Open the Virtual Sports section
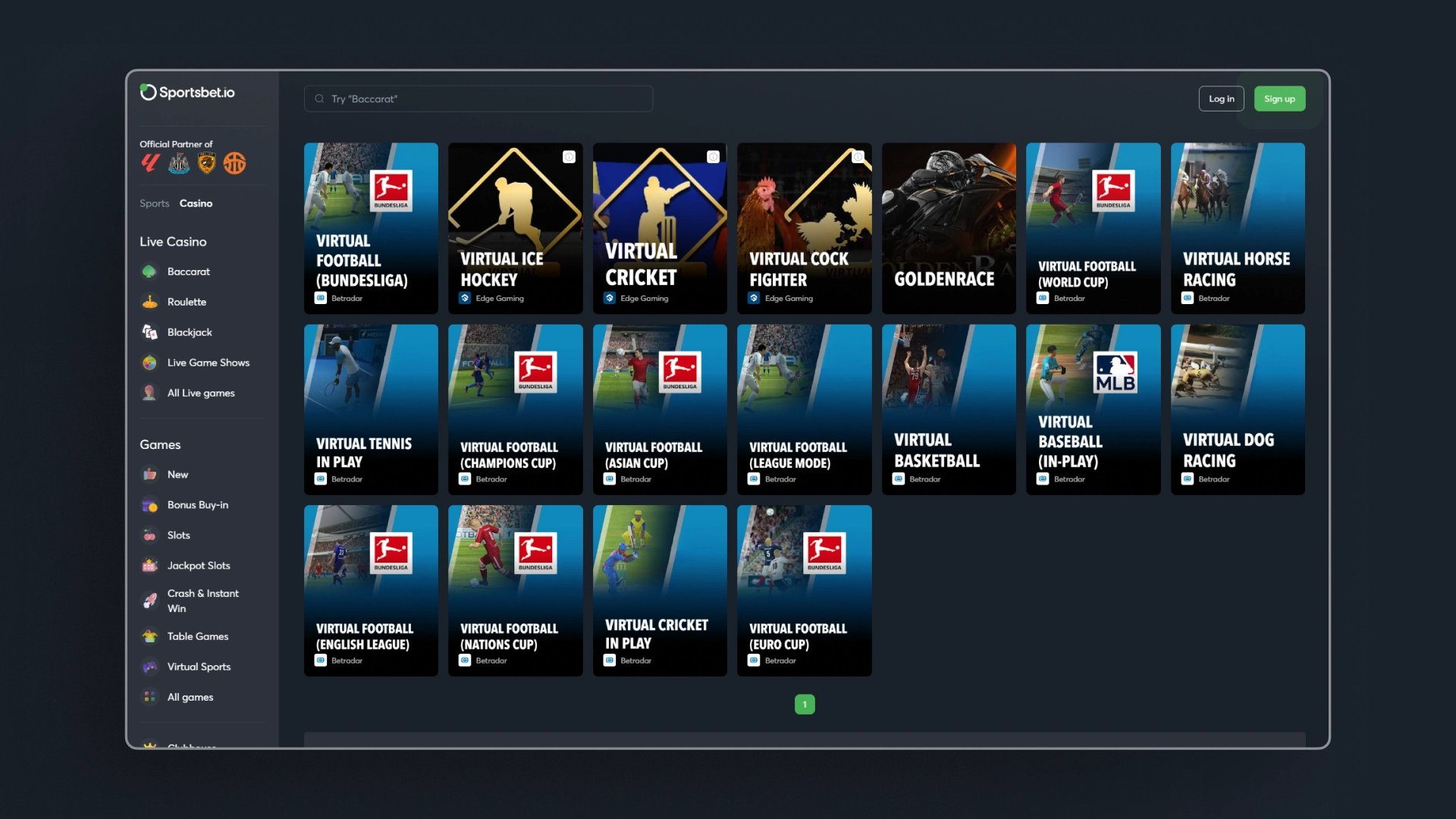This screenshot has height=819, width=1456. point(199,667)
